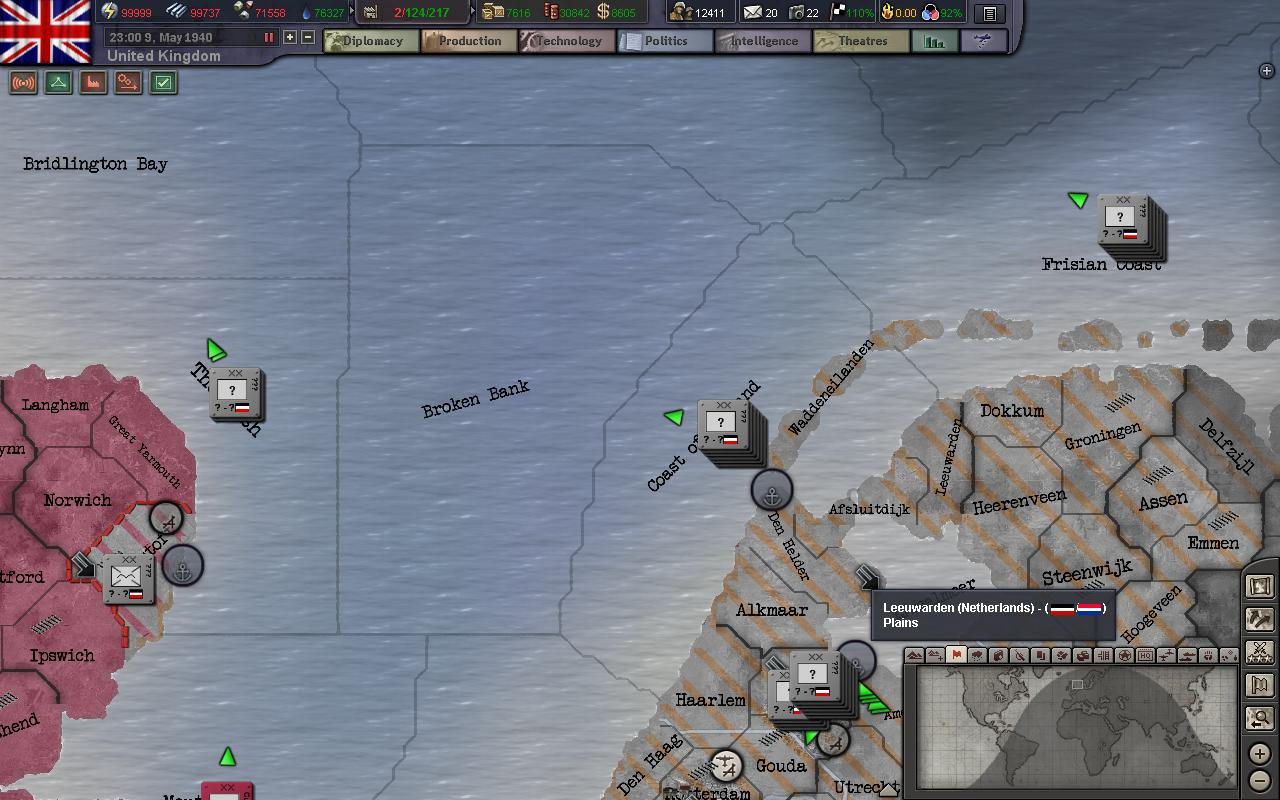The width and height of the screenshot is (1280, 800).
Task: Show the Theatres screen
Action: tap(860, 41)
